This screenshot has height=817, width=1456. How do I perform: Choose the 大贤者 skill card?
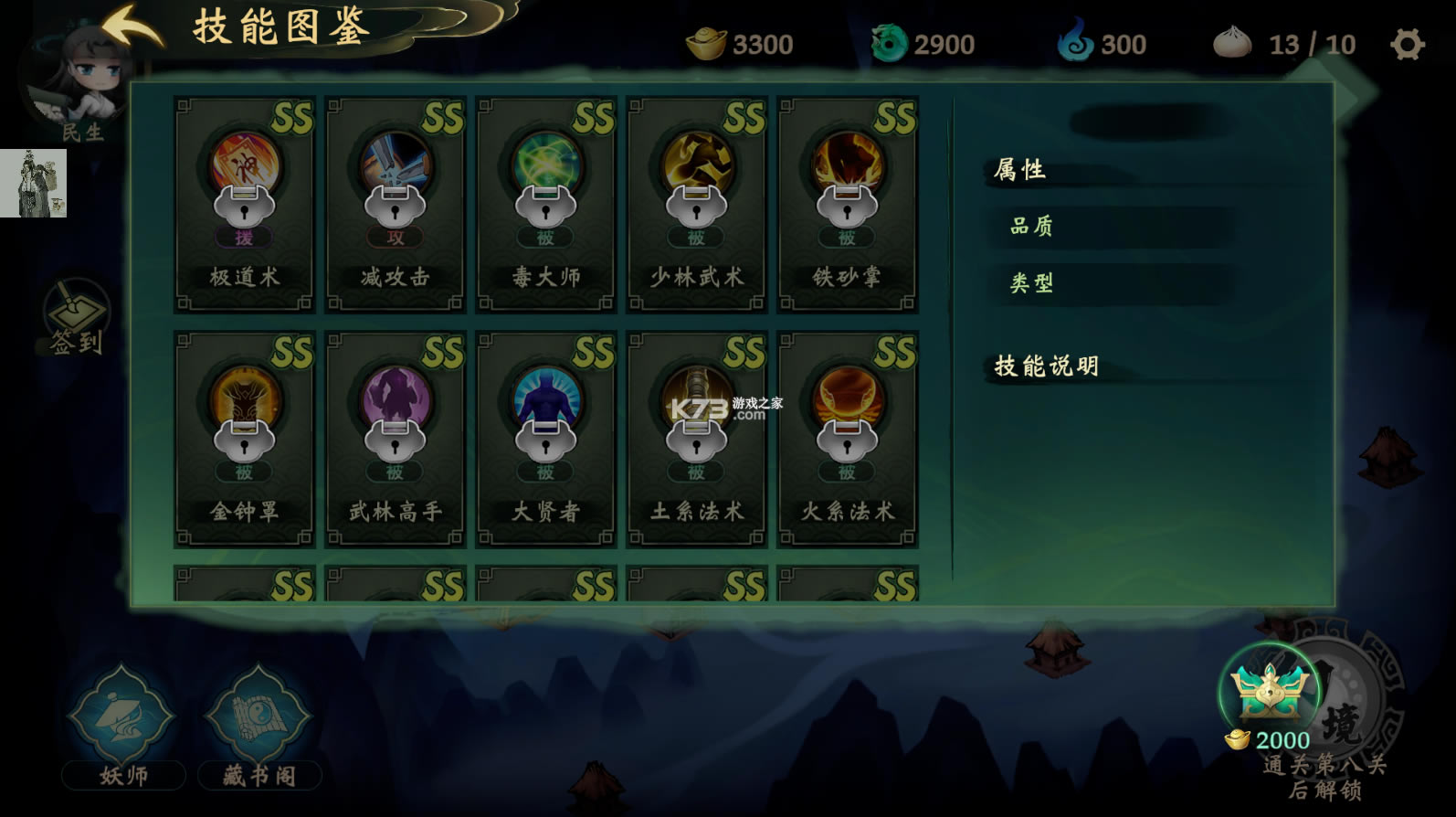point(546,440)
